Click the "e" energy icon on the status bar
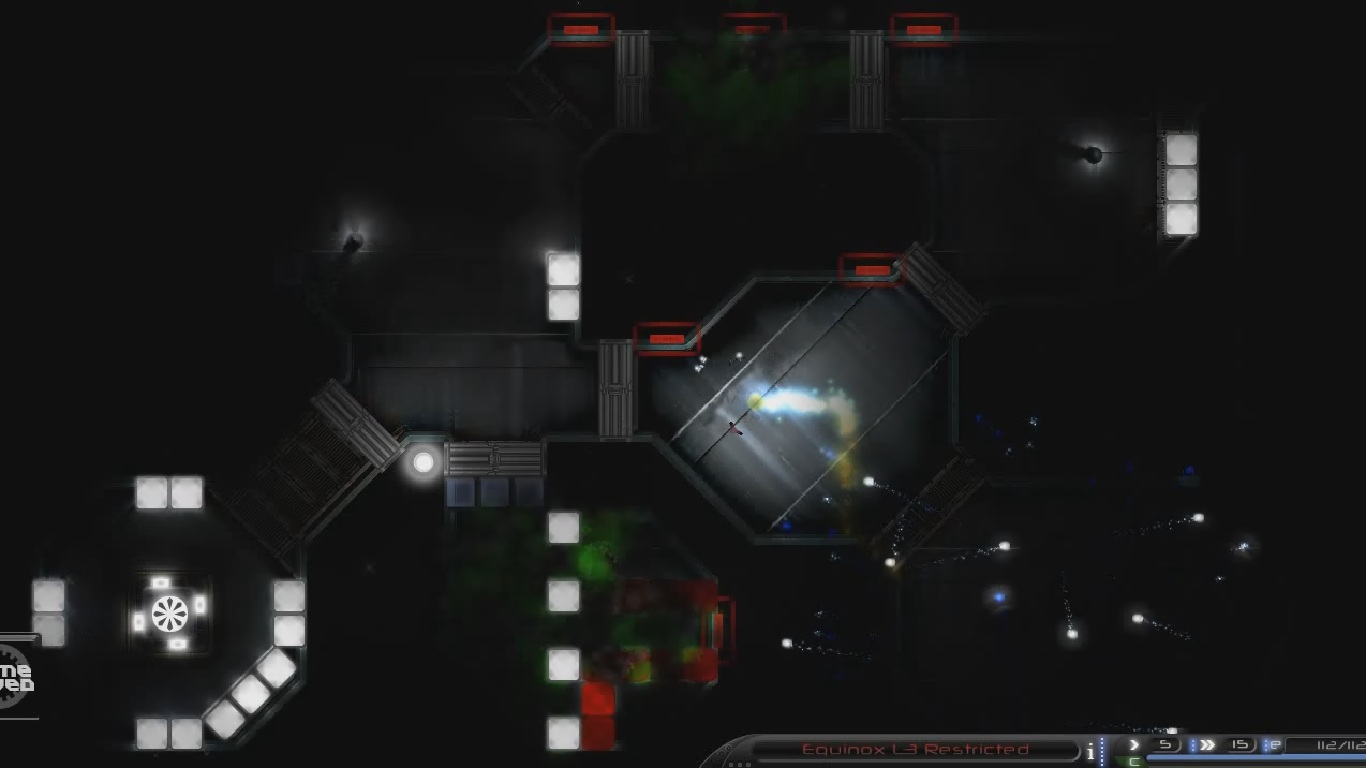The height and width of the screenshot is (768, 1366). coord(1275,744)
